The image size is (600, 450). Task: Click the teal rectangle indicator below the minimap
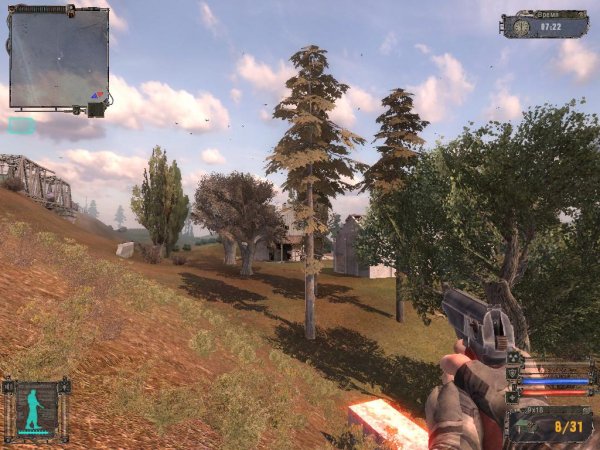click(21, 126)
